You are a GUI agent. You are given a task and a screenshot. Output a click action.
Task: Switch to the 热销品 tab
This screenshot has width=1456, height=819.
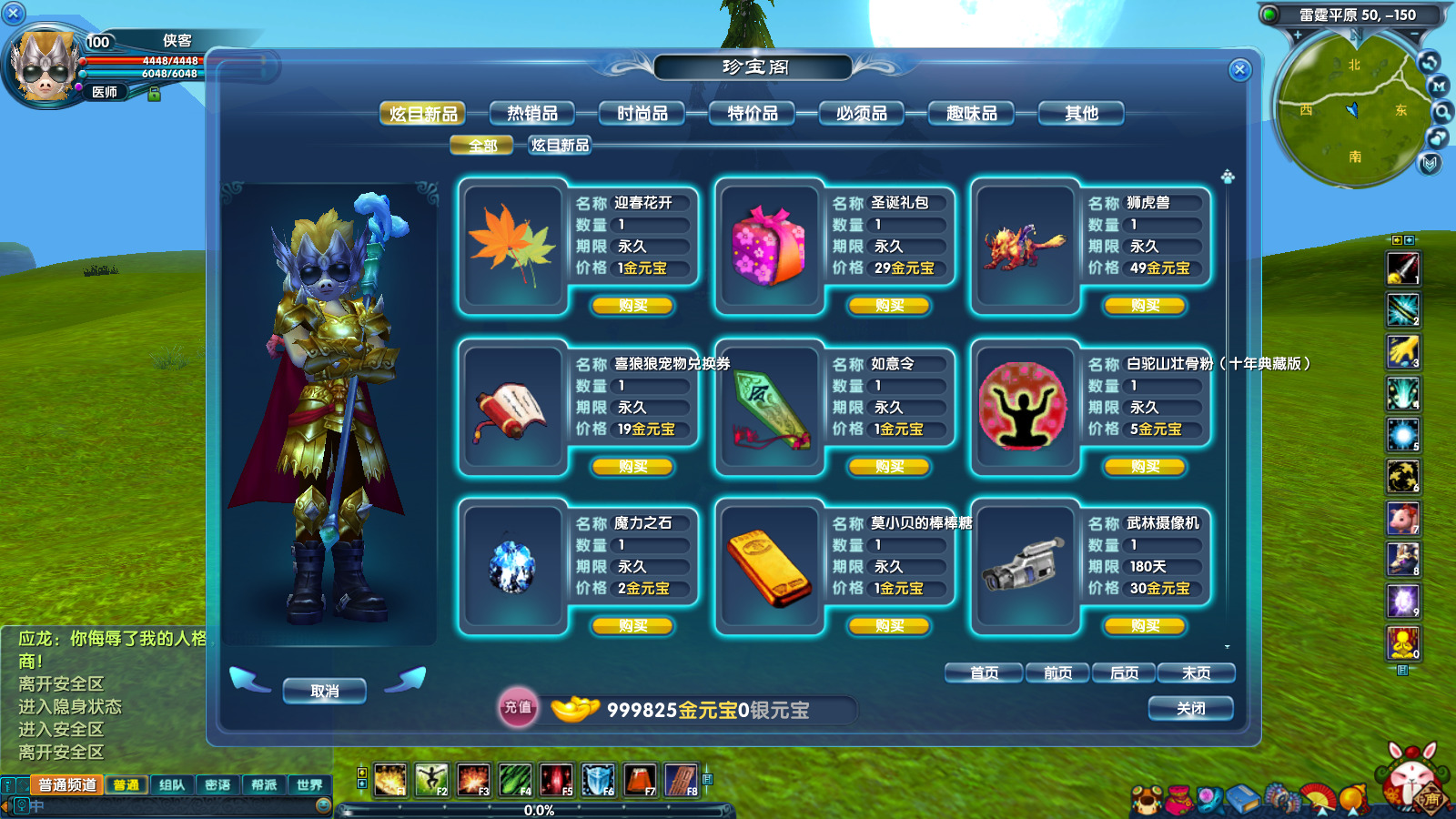[534, 112]
